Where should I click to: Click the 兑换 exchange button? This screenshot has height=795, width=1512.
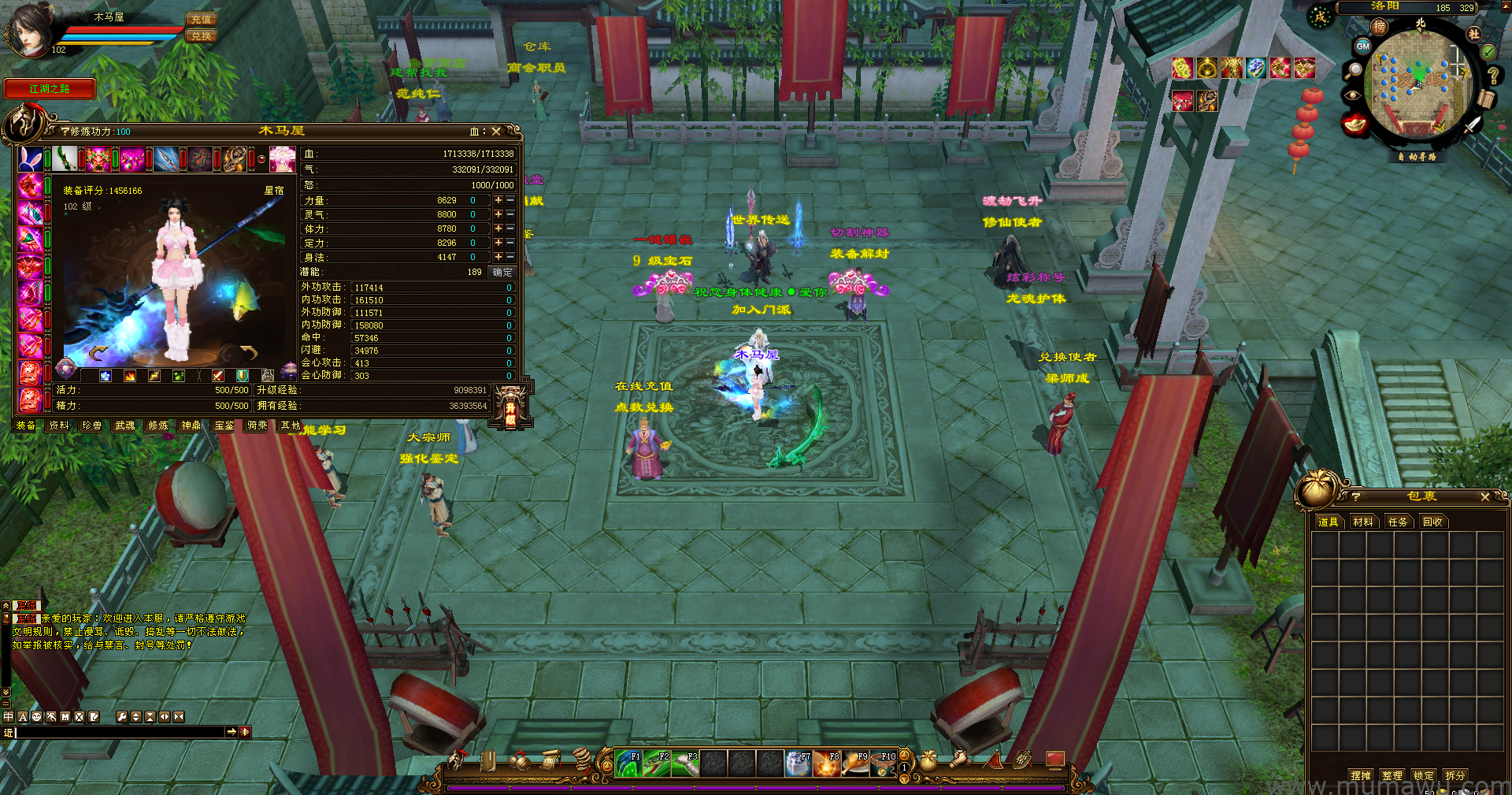point(201,35)
